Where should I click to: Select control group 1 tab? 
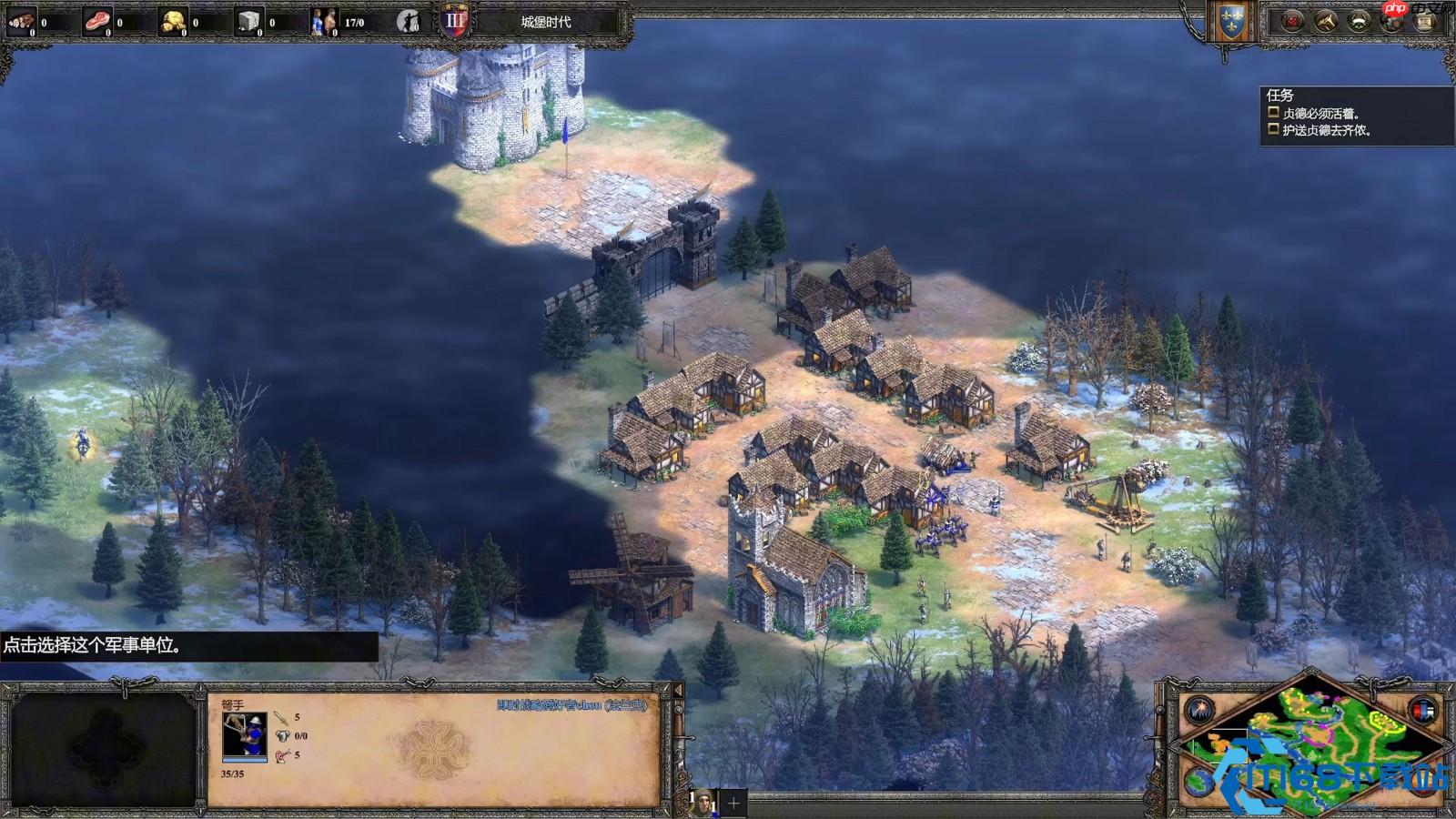(703, 803)
